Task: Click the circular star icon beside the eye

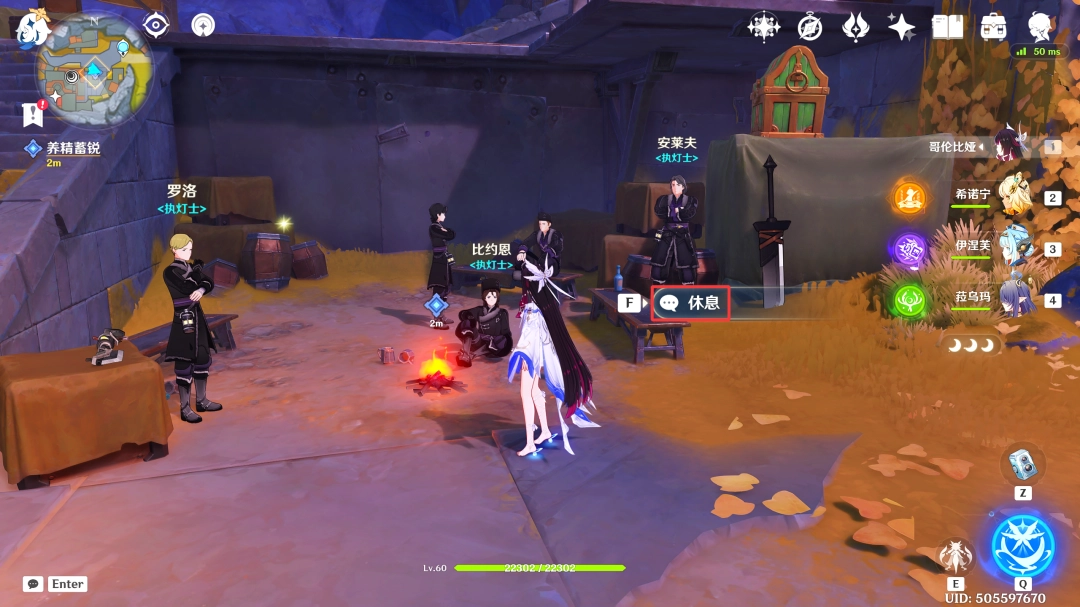Action: click(x=203, y=26)
